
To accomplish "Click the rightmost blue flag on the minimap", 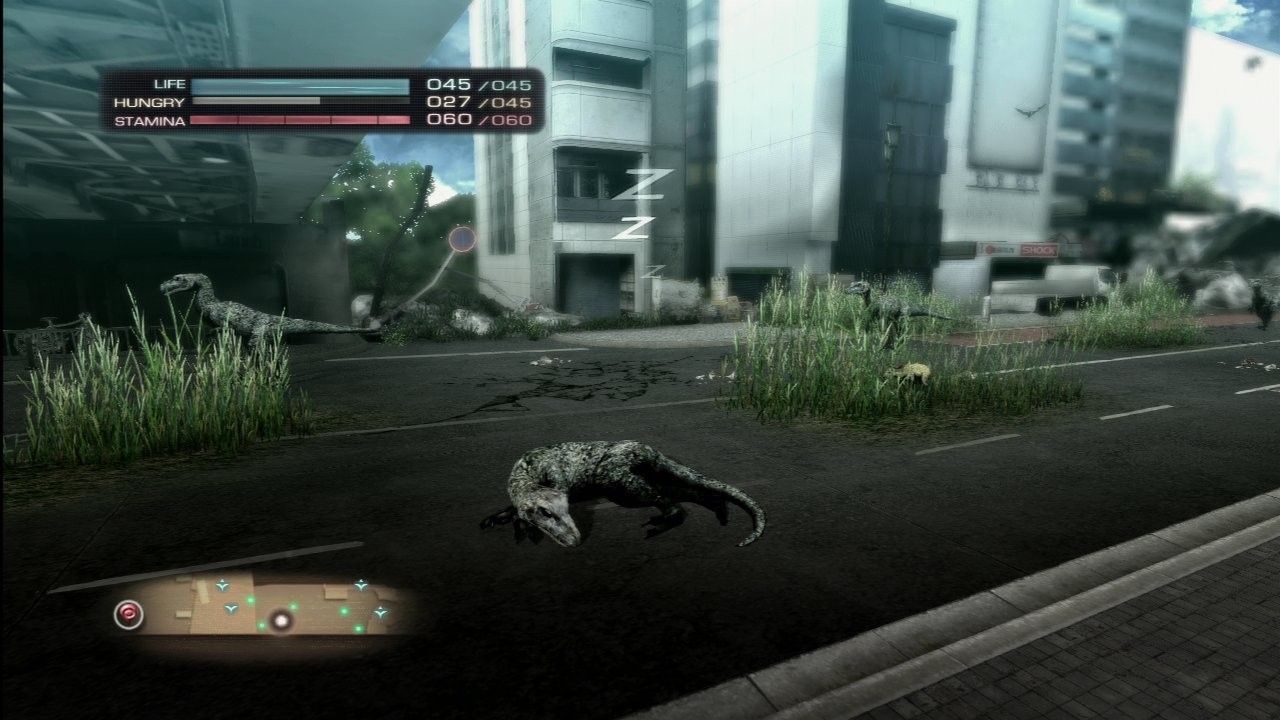I will tap(380, 613).
